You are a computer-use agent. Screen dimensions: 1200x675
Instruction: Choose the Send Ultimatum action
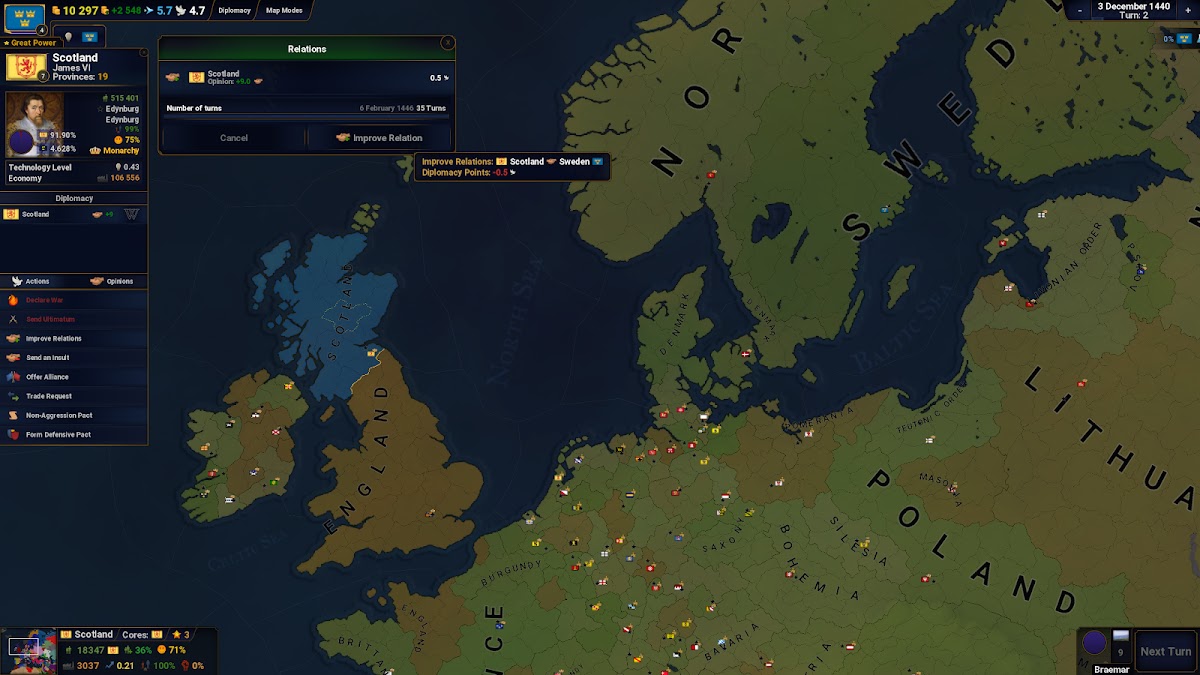click(50, 319)
